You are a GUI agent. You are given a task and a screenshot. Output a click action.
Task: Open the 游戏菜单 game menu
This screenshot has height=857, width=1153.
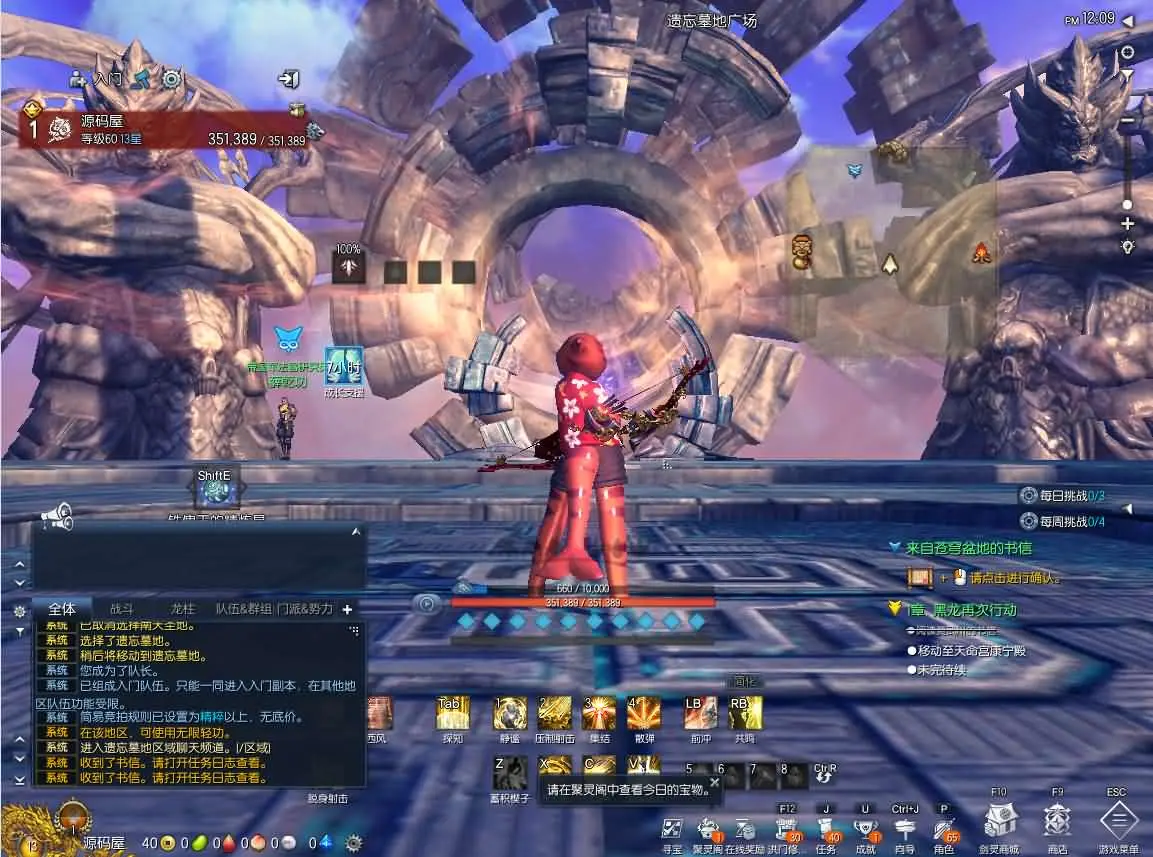(x=1118, y=822)
